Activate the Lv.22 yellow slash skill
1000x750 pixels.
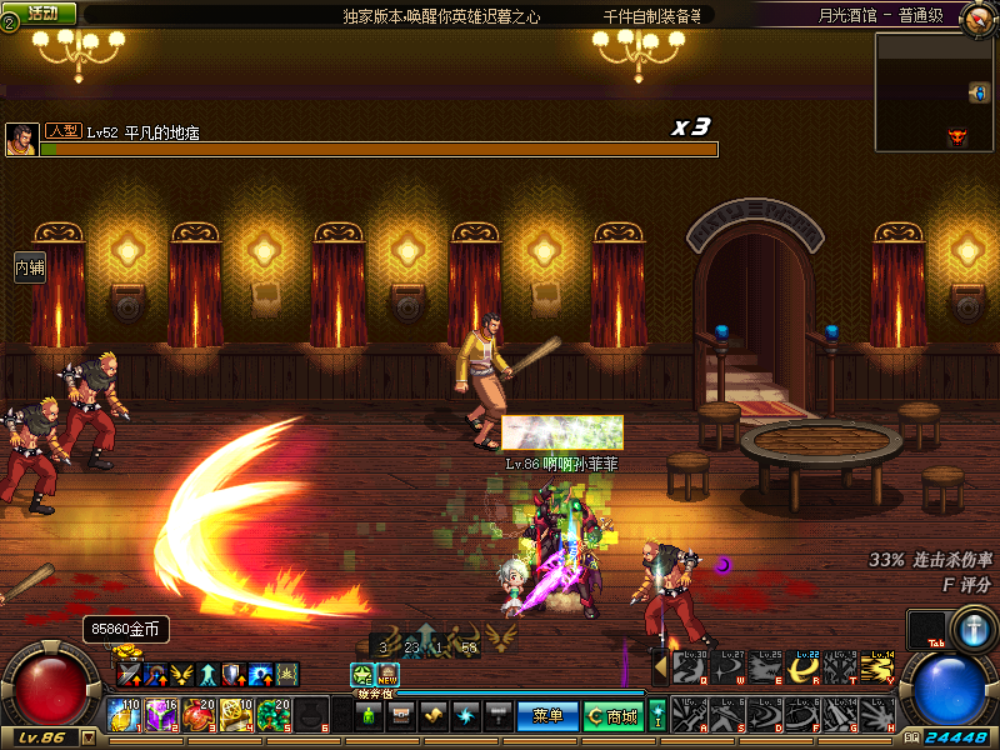click(x=805, y=667)
